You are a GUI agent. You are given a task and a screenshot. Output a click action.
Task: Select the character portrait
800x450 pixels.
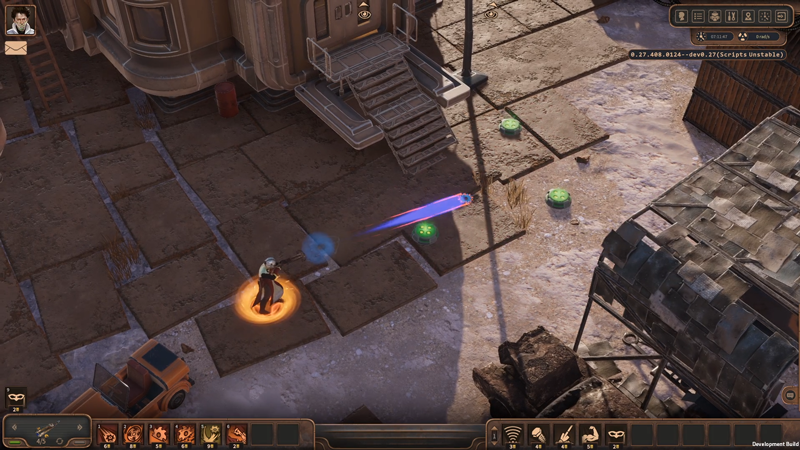point(20,19)
